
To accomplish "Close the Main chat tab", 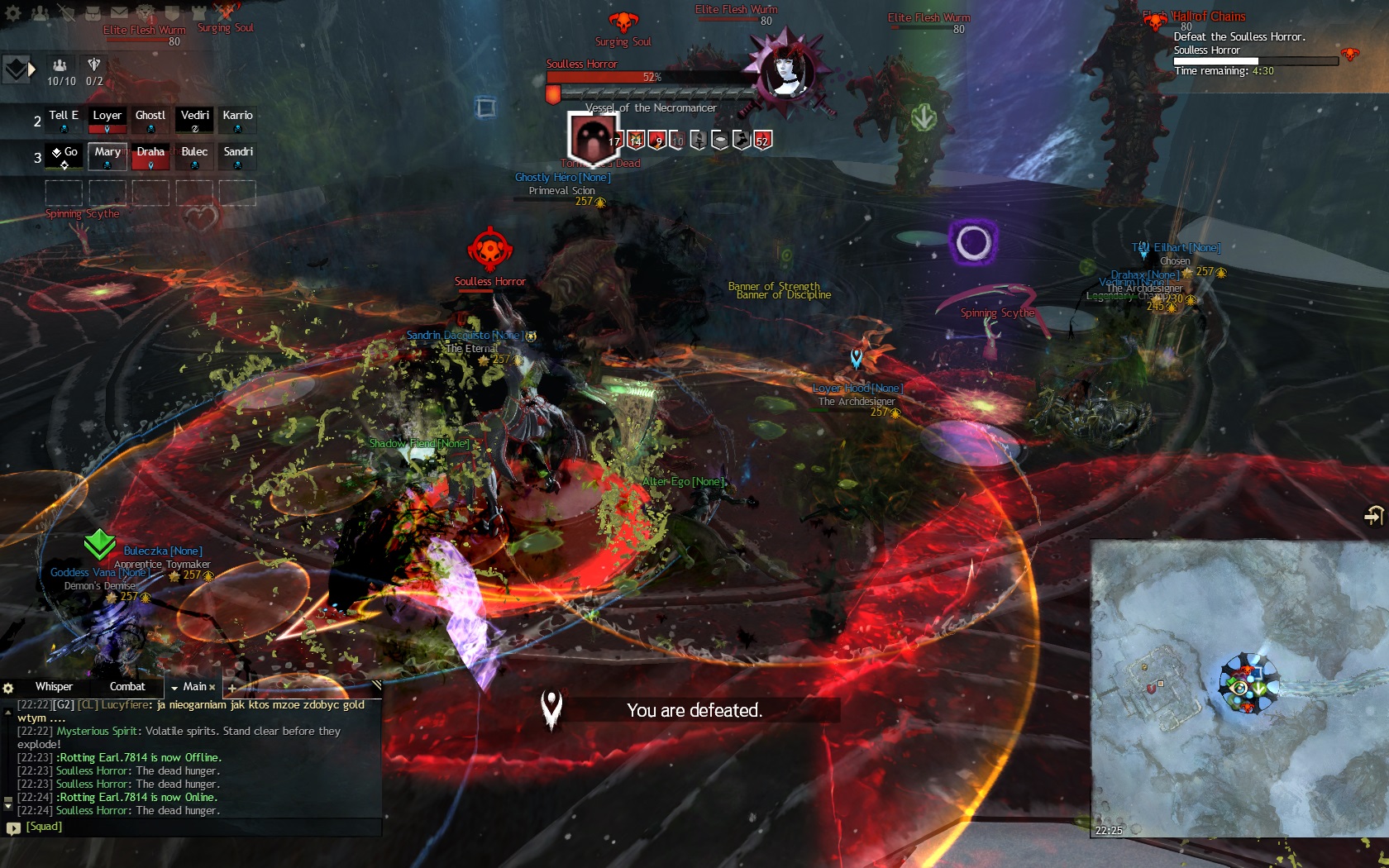I will (212, 687).
